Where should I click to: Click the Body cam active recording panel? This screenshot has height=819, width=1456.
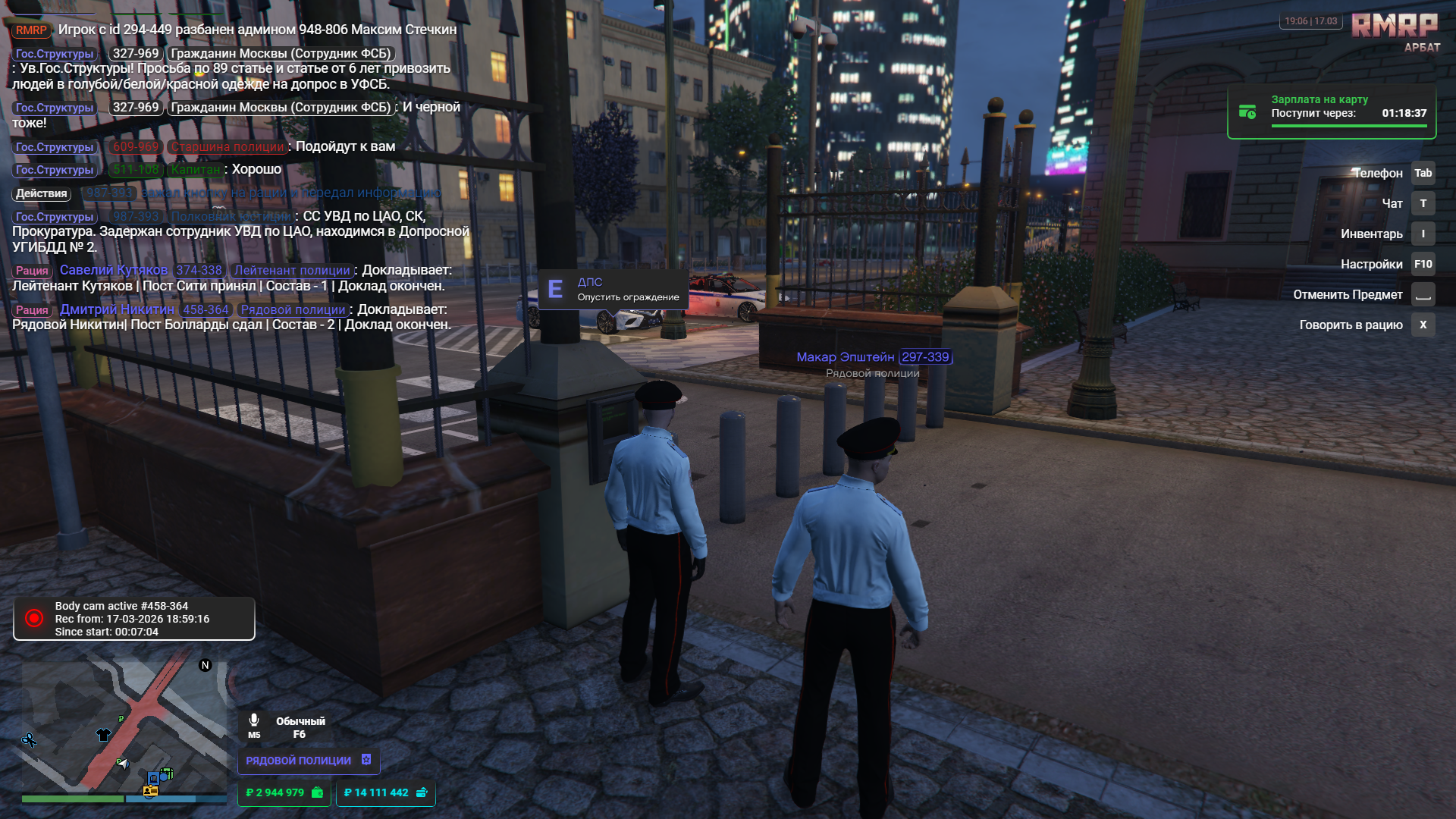click(x=134, y=619)
